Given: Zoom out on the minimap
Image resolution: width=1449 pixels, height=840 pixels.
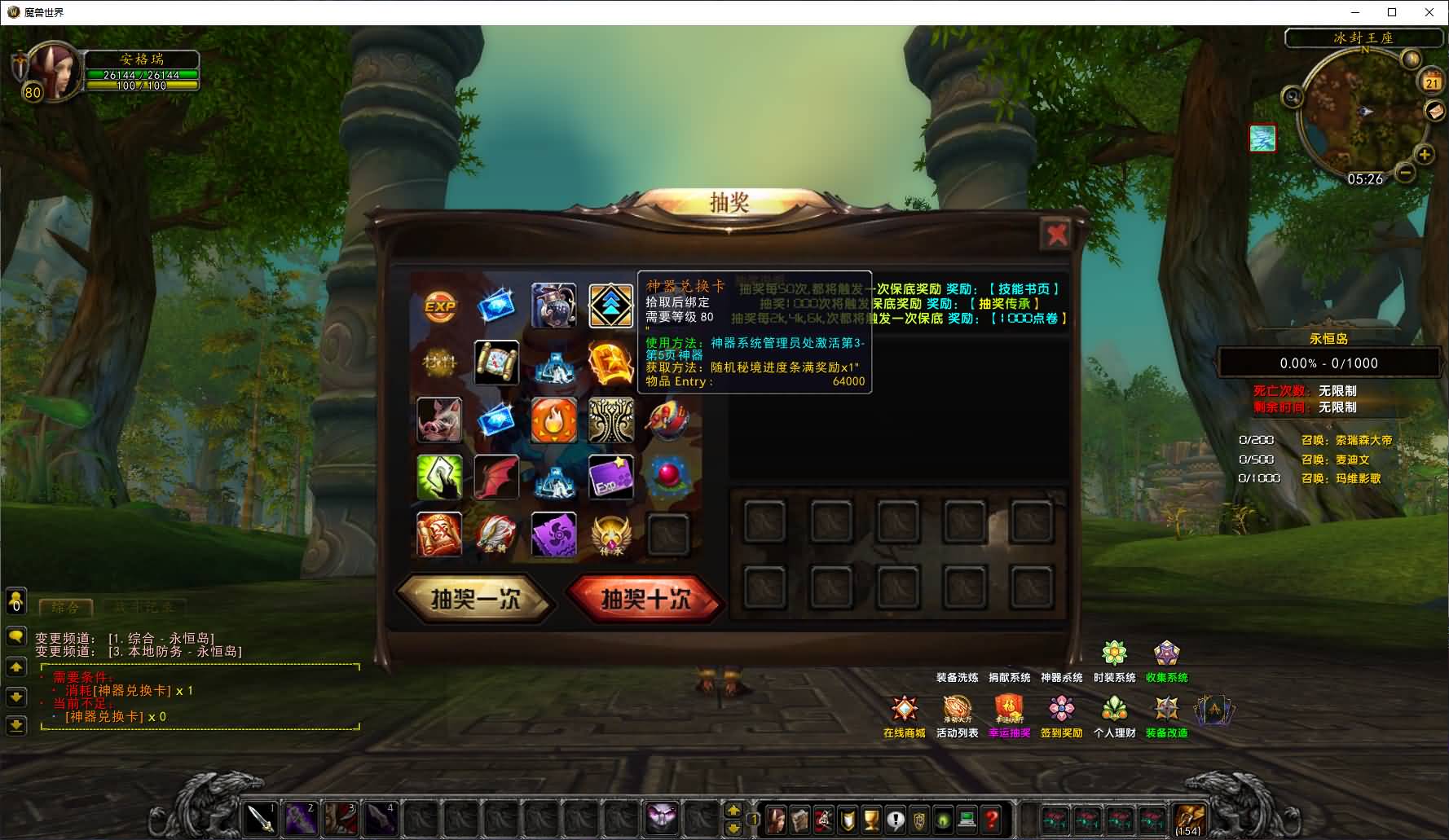Looking at the screenshot, I should (1405, 173).
